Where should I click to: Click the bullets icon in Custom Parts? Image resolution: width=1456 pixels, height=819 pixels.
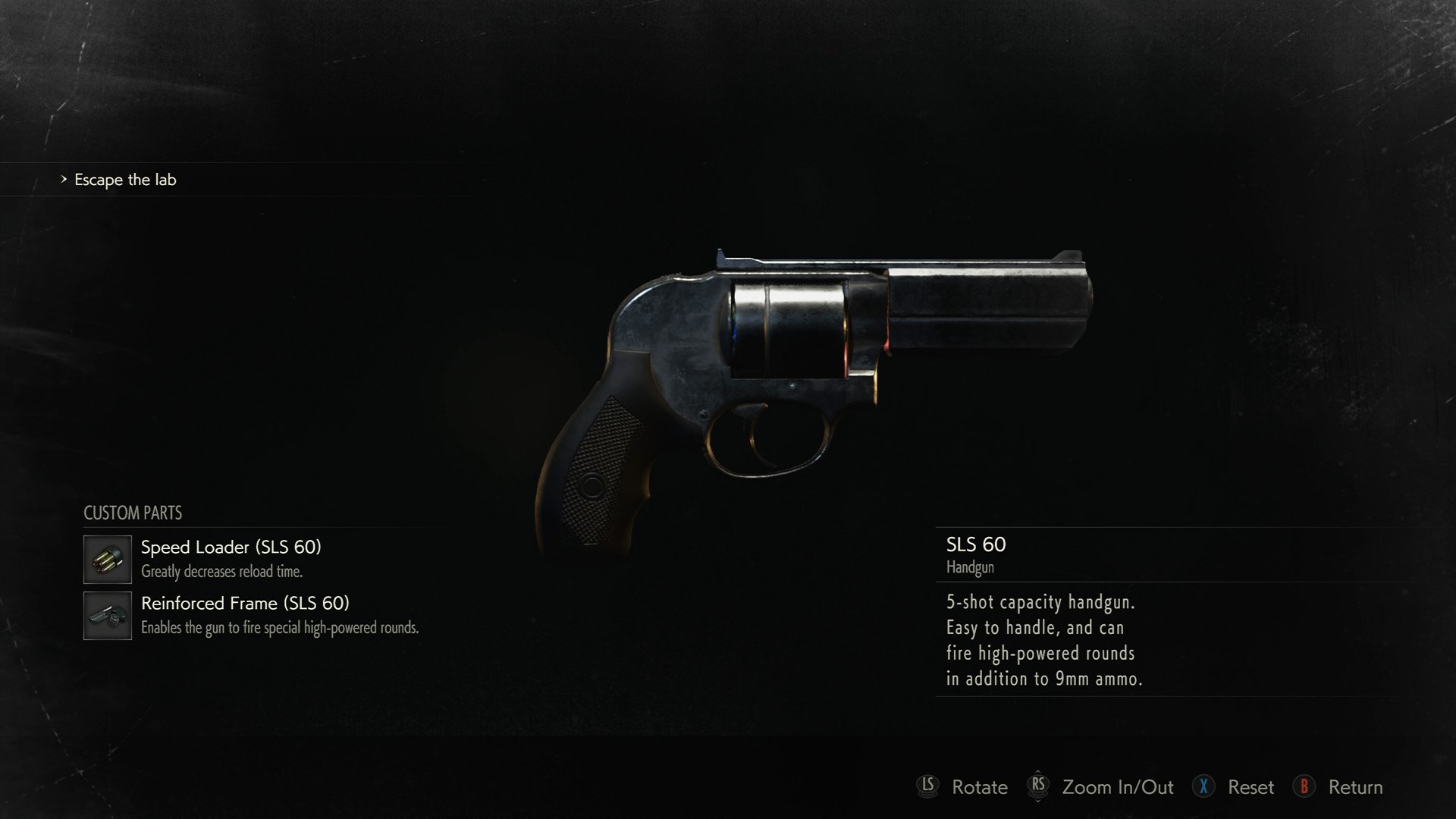coord(106,560)
